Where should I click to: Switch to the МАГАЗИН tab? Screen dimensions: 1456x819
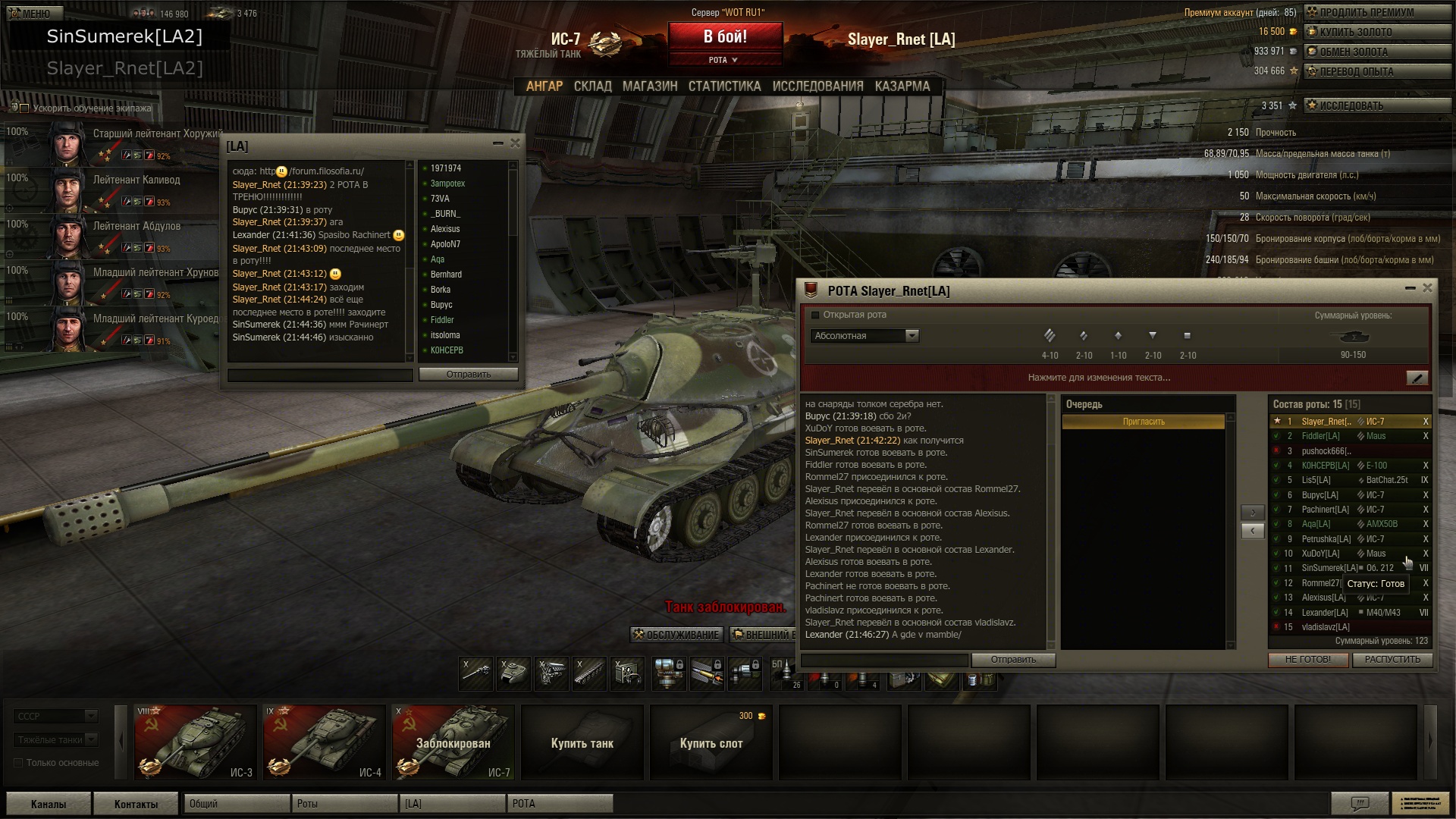650,86
